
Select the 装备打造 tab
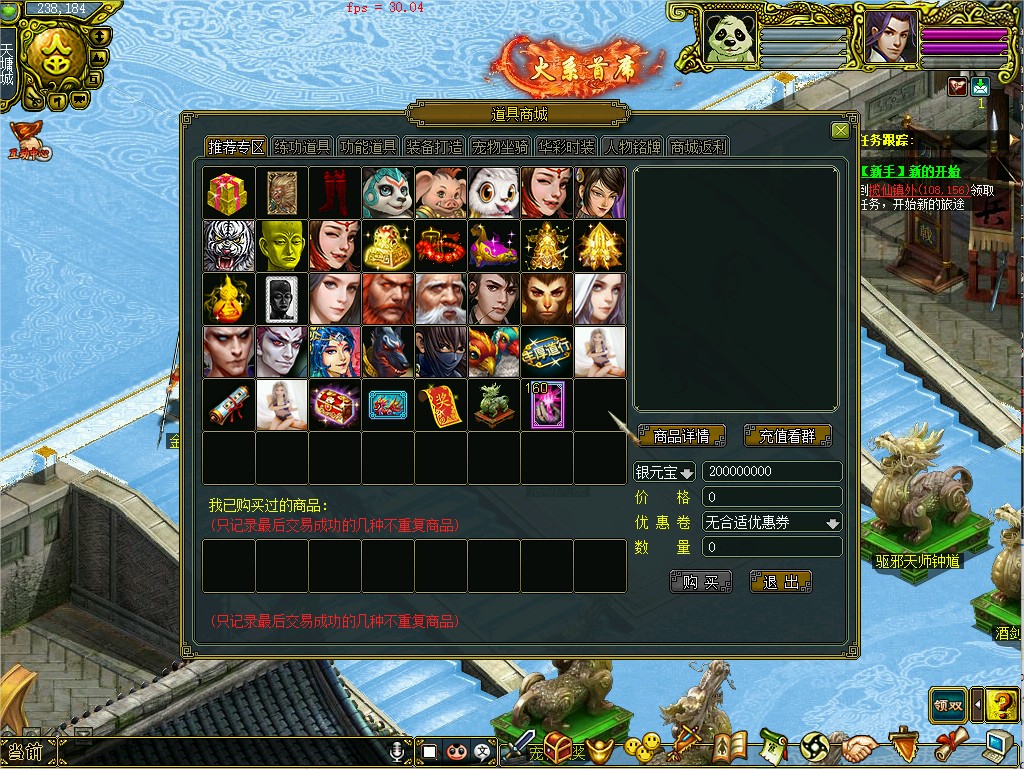[x=434, y=147]
